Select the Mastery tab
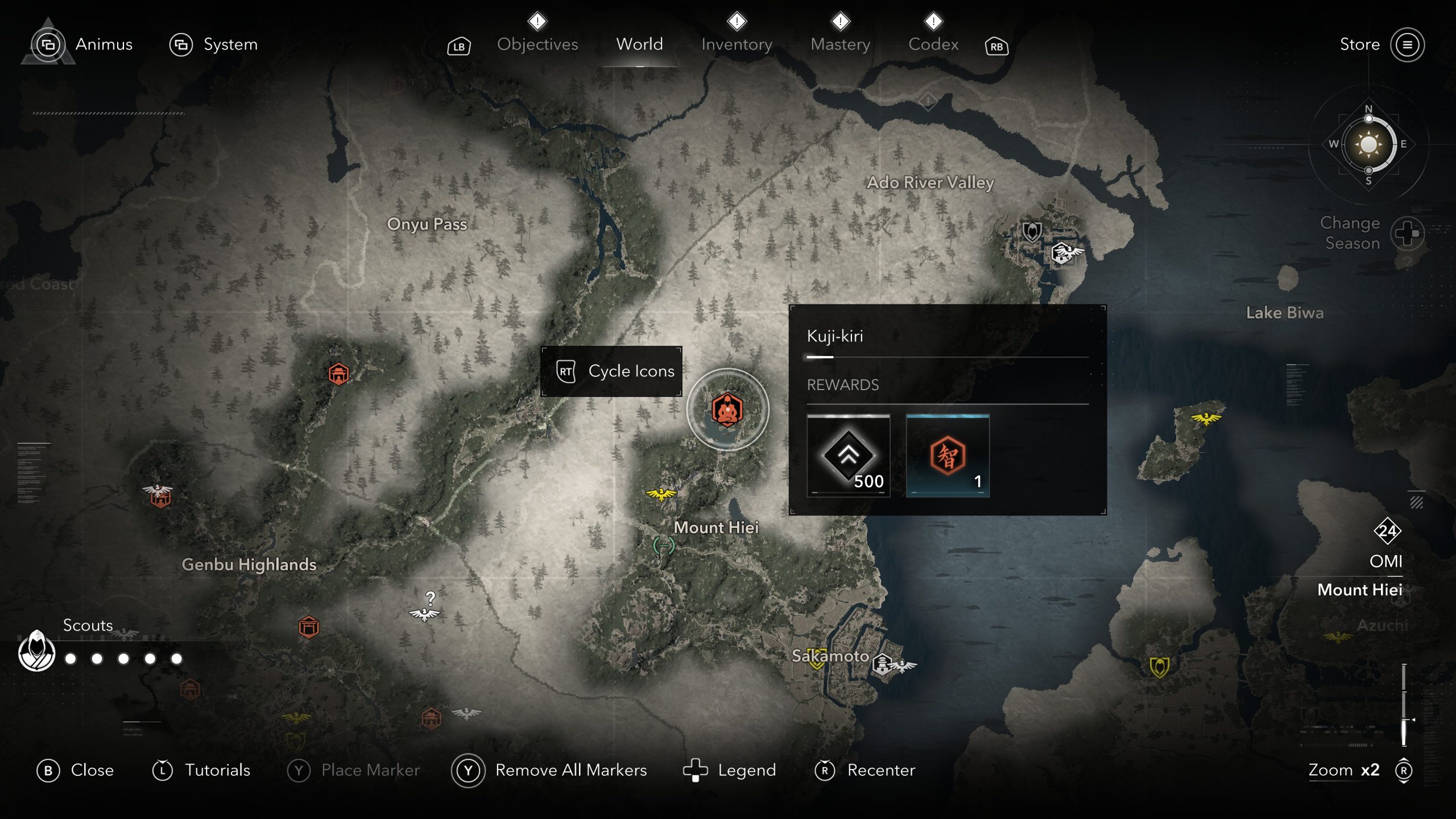Image resolution: width=1456 pixels, height=819 pixels. (x=840, y=44)
